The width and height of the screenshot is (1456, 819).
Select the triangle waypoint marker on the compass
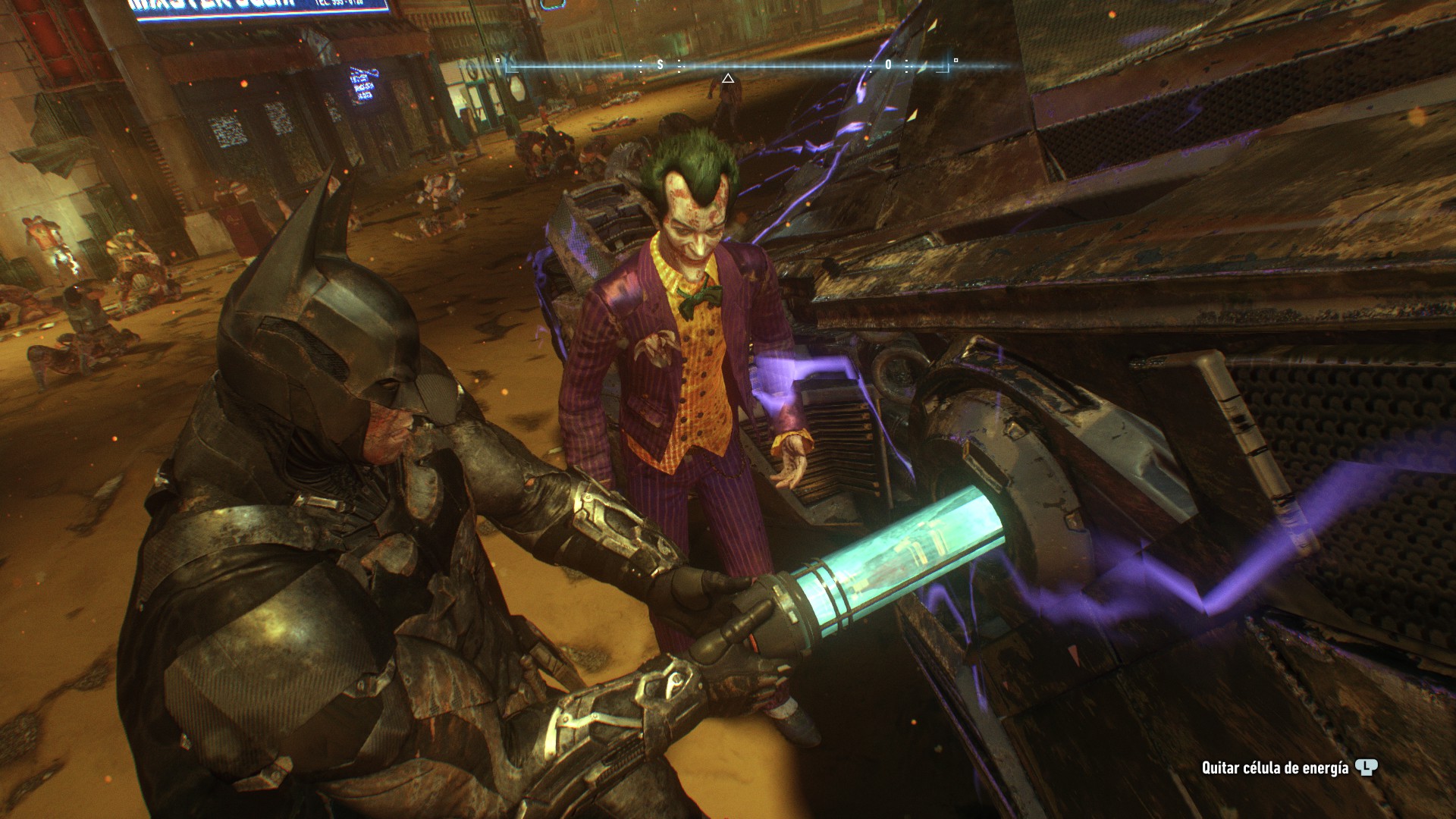(x=727, y=78)
